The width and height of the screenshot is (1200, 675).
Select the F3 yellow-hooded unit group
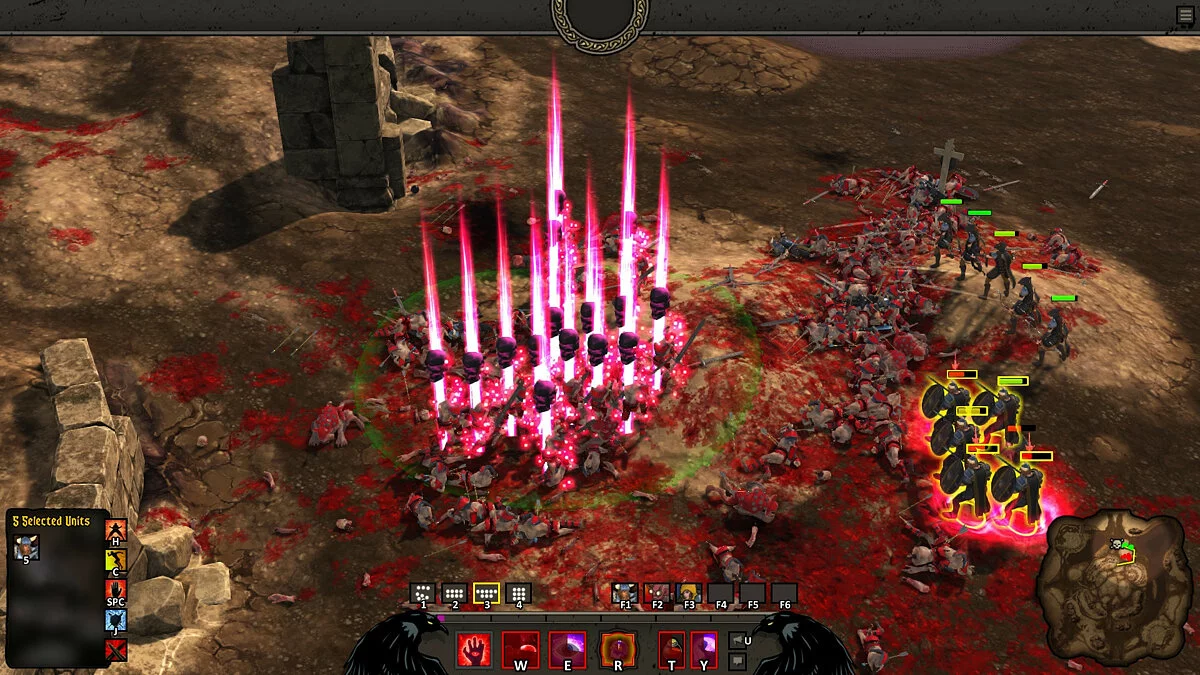(688, 593)
